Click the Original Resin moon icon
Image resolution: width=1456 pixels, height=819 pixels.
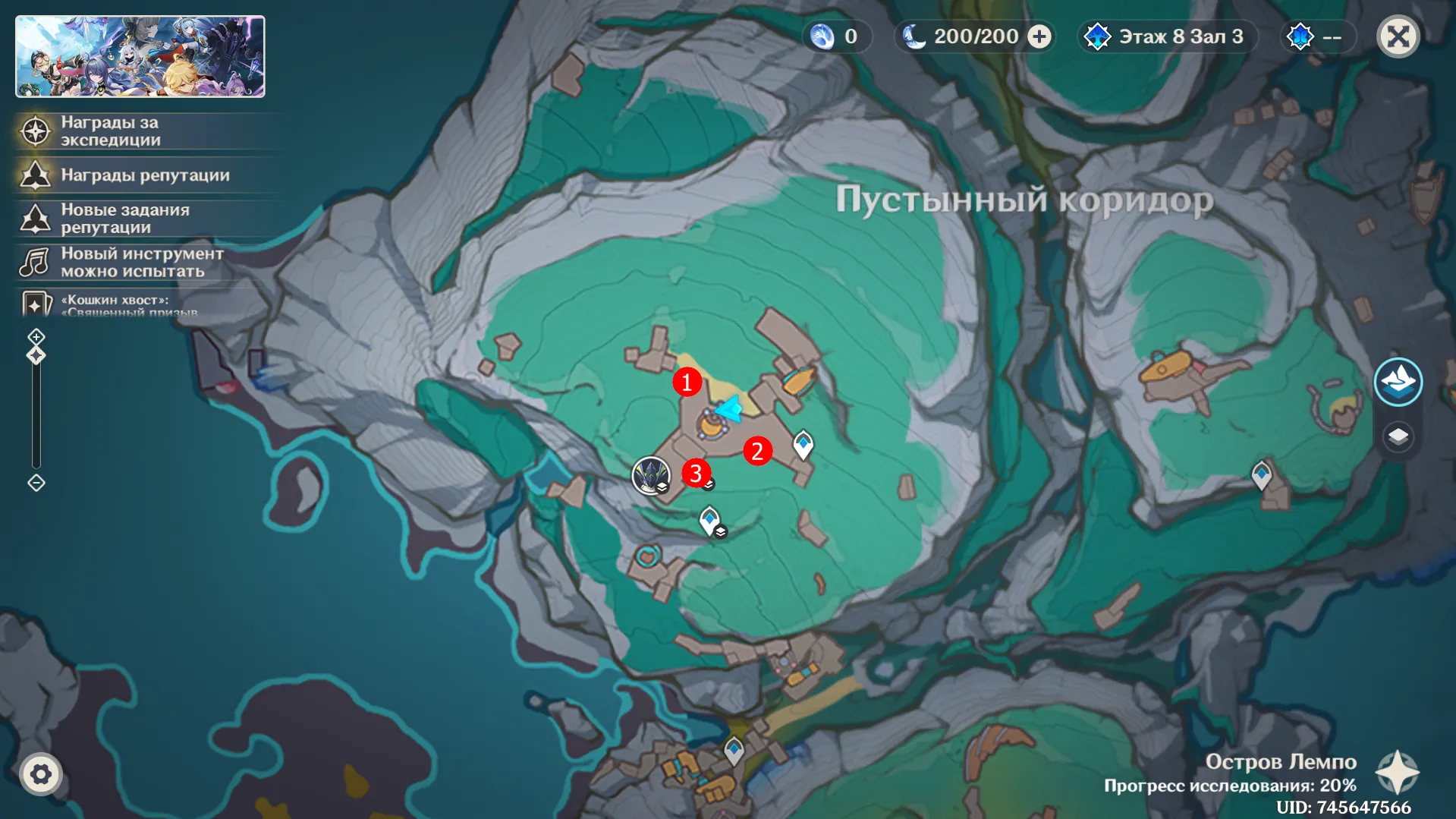pyautogui.click(x=914, y=36)
